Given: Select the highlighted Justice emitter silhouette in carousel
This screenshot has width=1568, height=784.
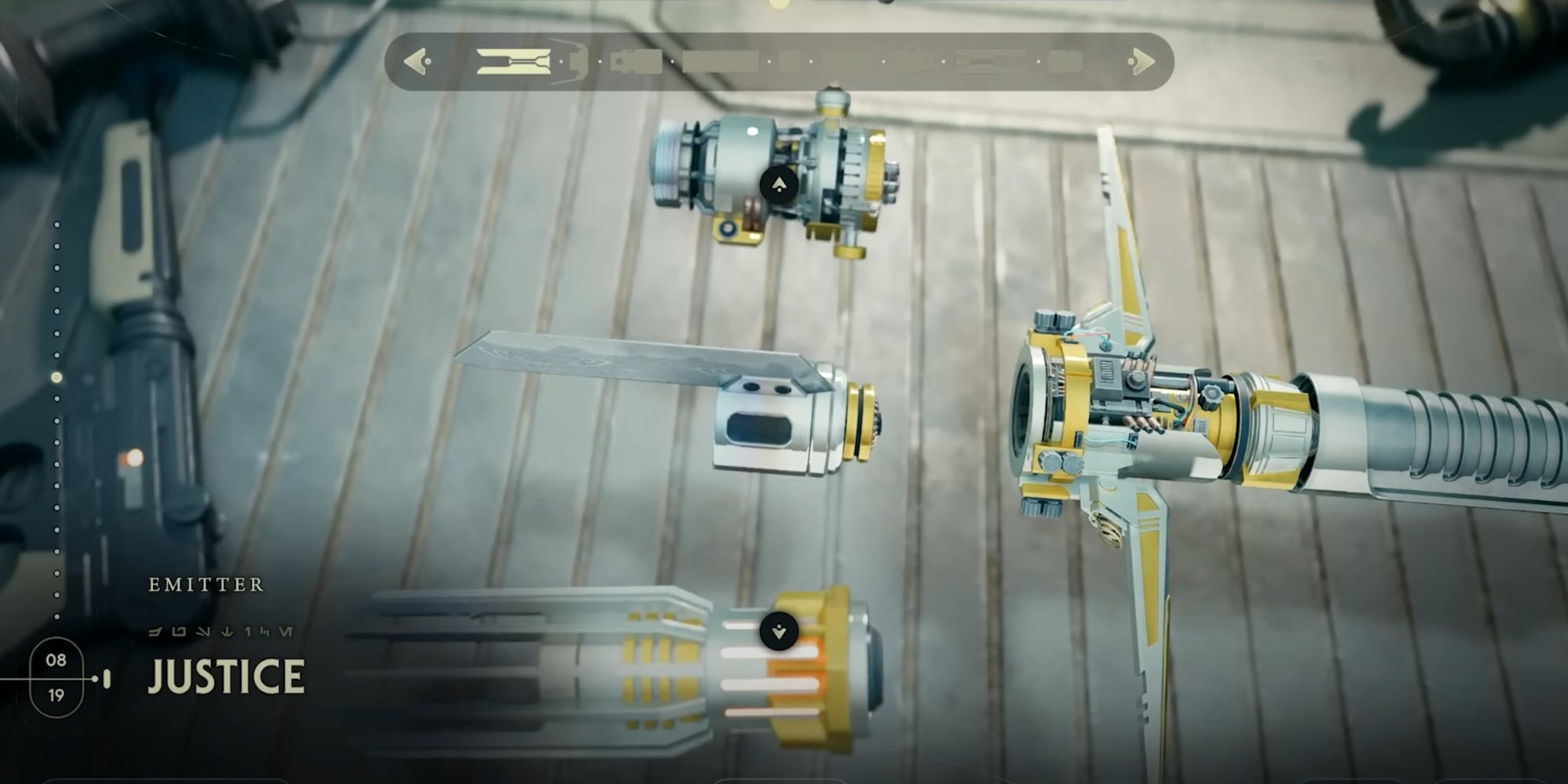Looking at the screenshot, I should point(512,61).
